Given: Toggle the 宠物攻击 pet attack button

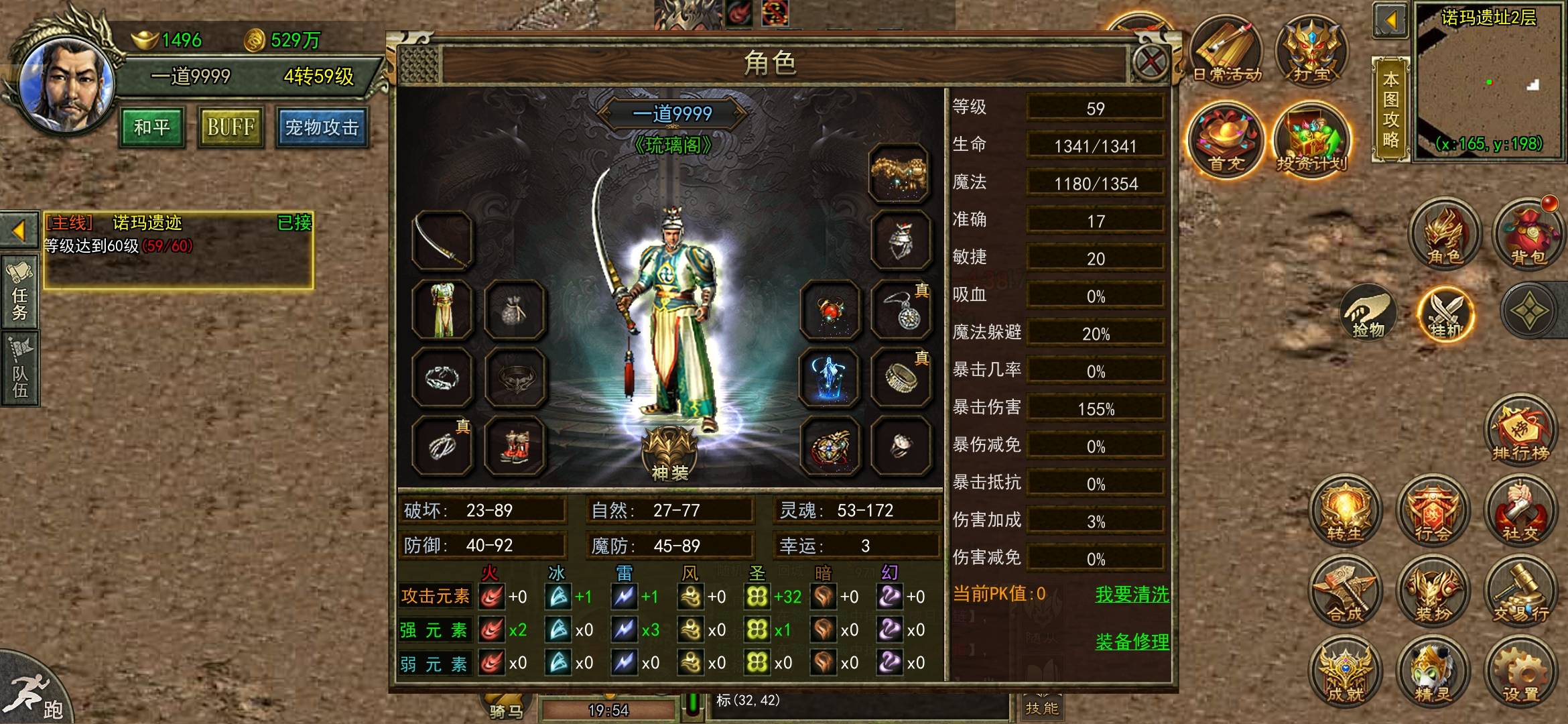Looking at the screenshot, I should click(x=322, y=127).
